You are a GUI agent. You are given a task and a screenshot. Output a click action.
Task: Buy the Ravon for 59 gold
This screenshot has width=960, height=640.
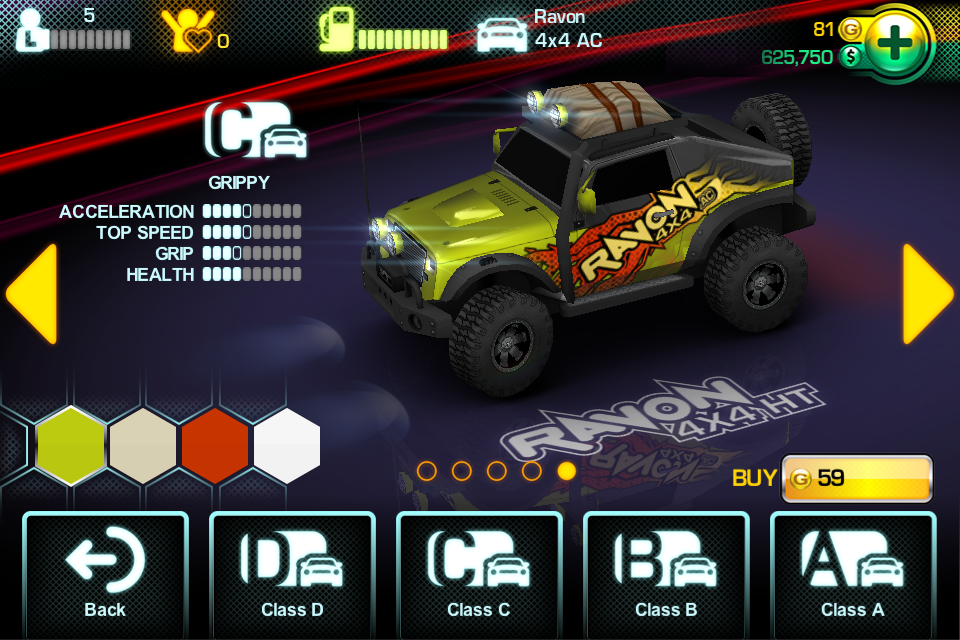[856, 478]
